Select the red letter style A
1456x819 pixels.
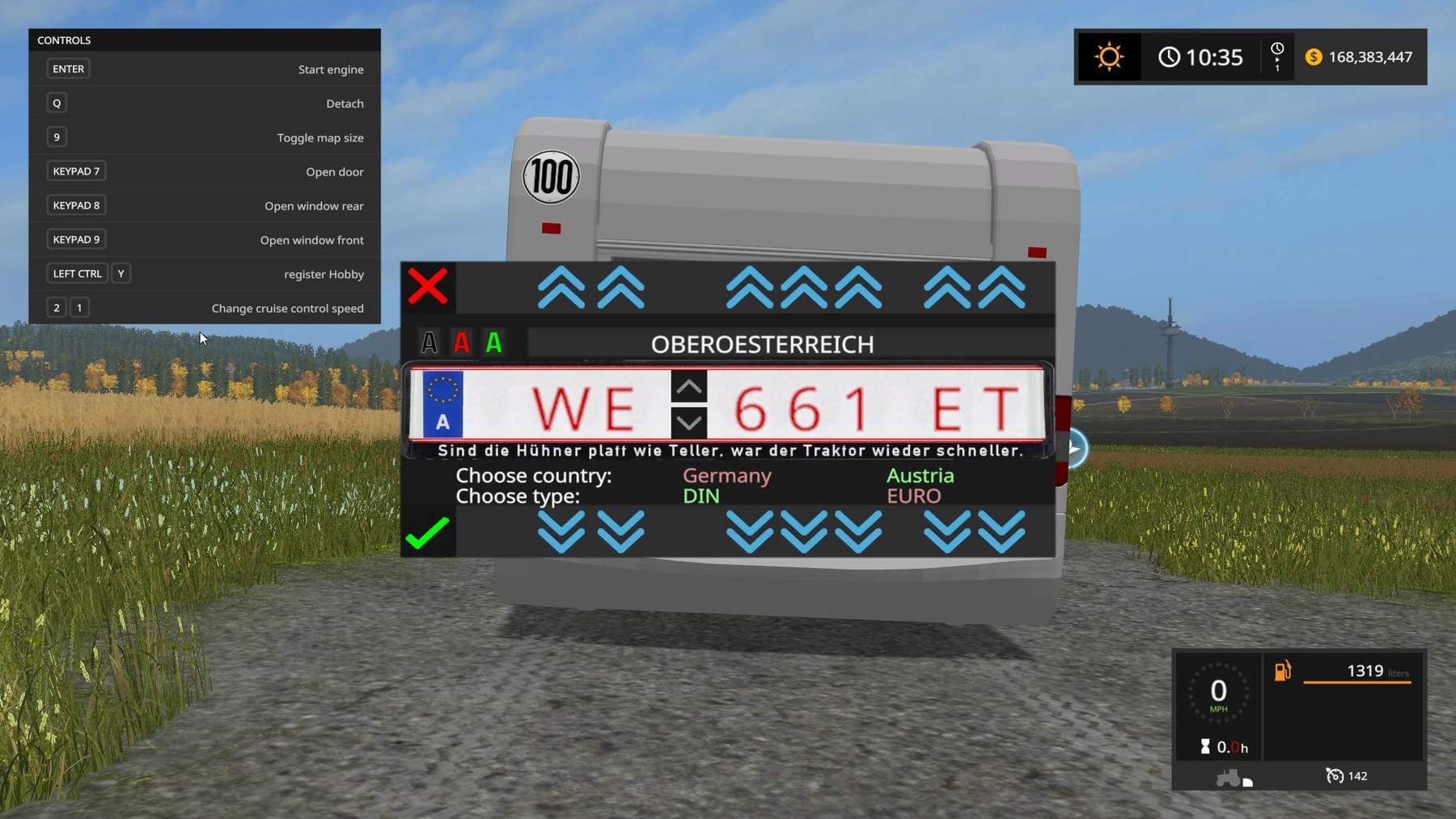point(462,342)
